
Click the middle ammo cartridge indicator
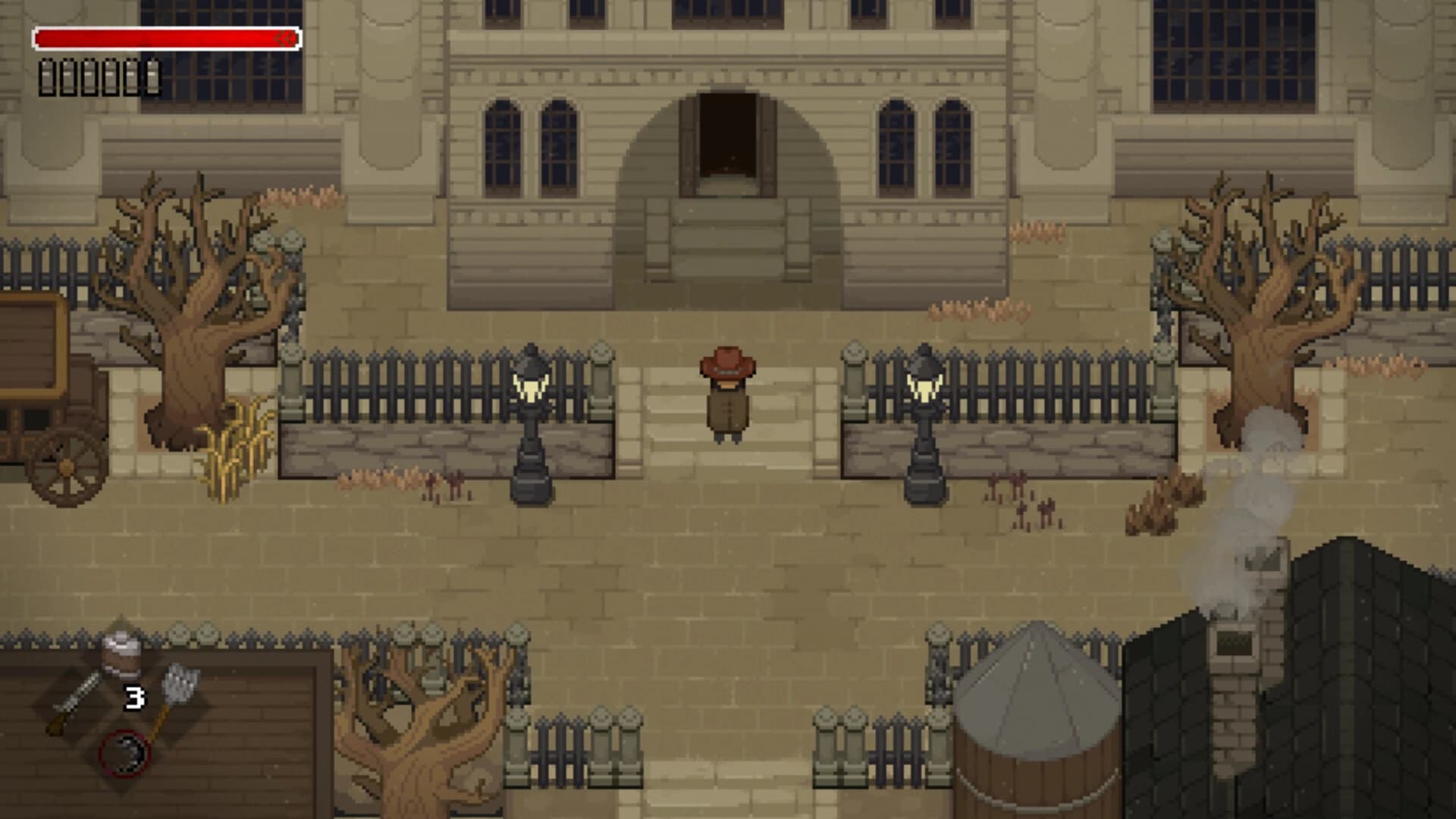pyautogui.click(x=89, y=77)
